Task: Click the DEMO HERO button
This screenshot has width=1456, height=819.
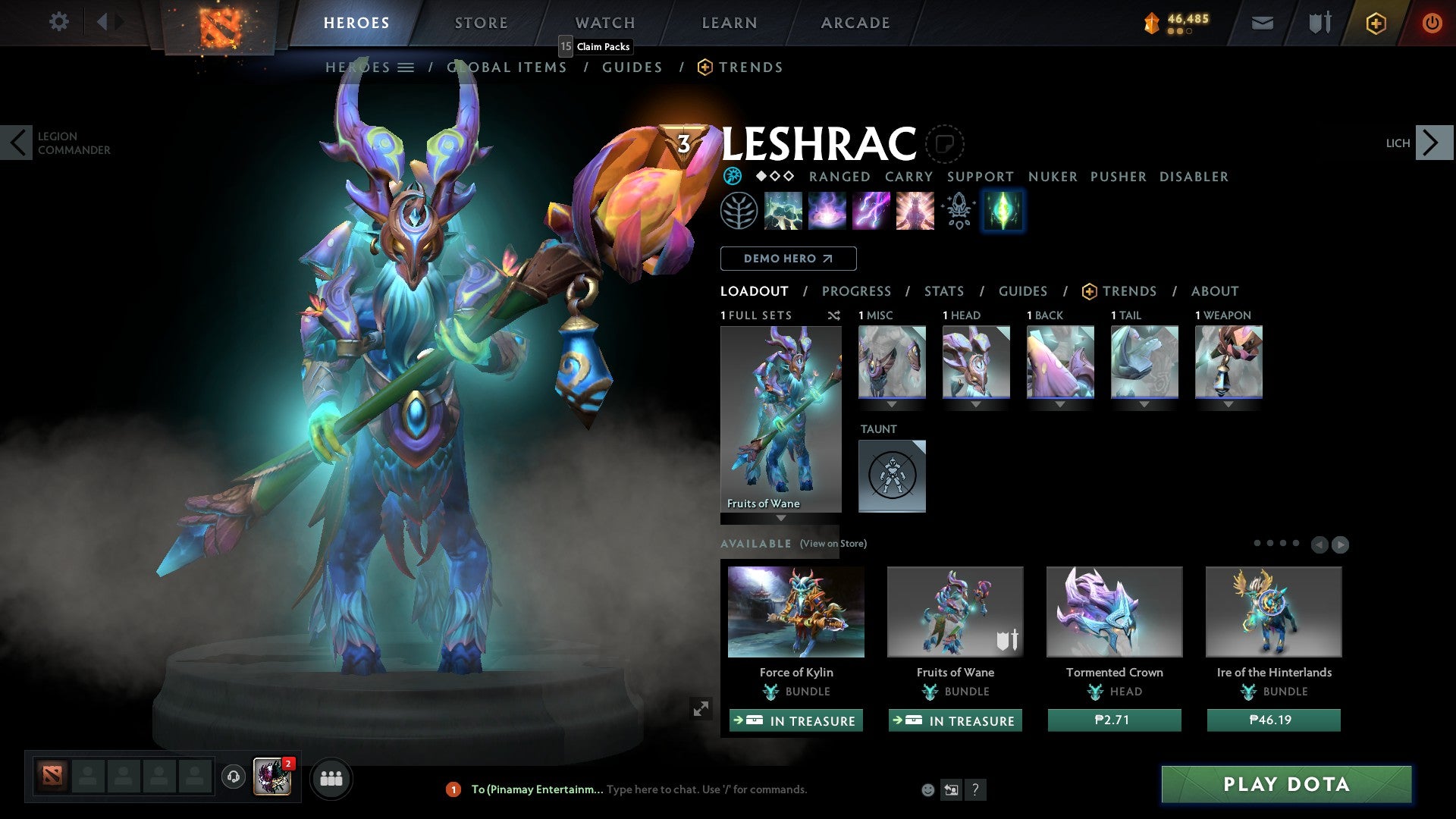Action: (788, 259)
